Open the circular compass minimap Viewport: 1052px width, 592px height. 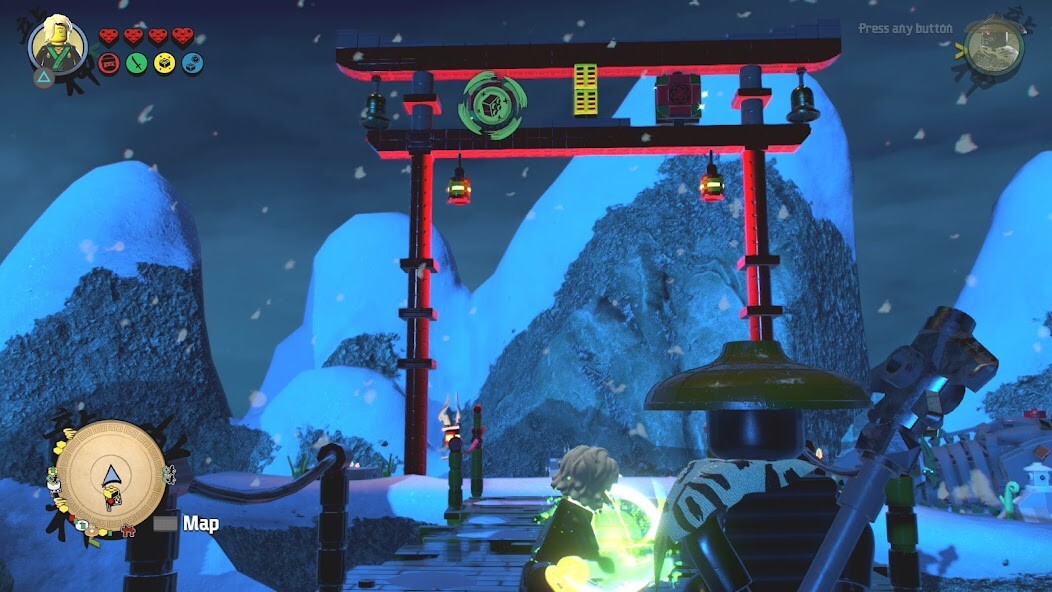click(110, 474)
